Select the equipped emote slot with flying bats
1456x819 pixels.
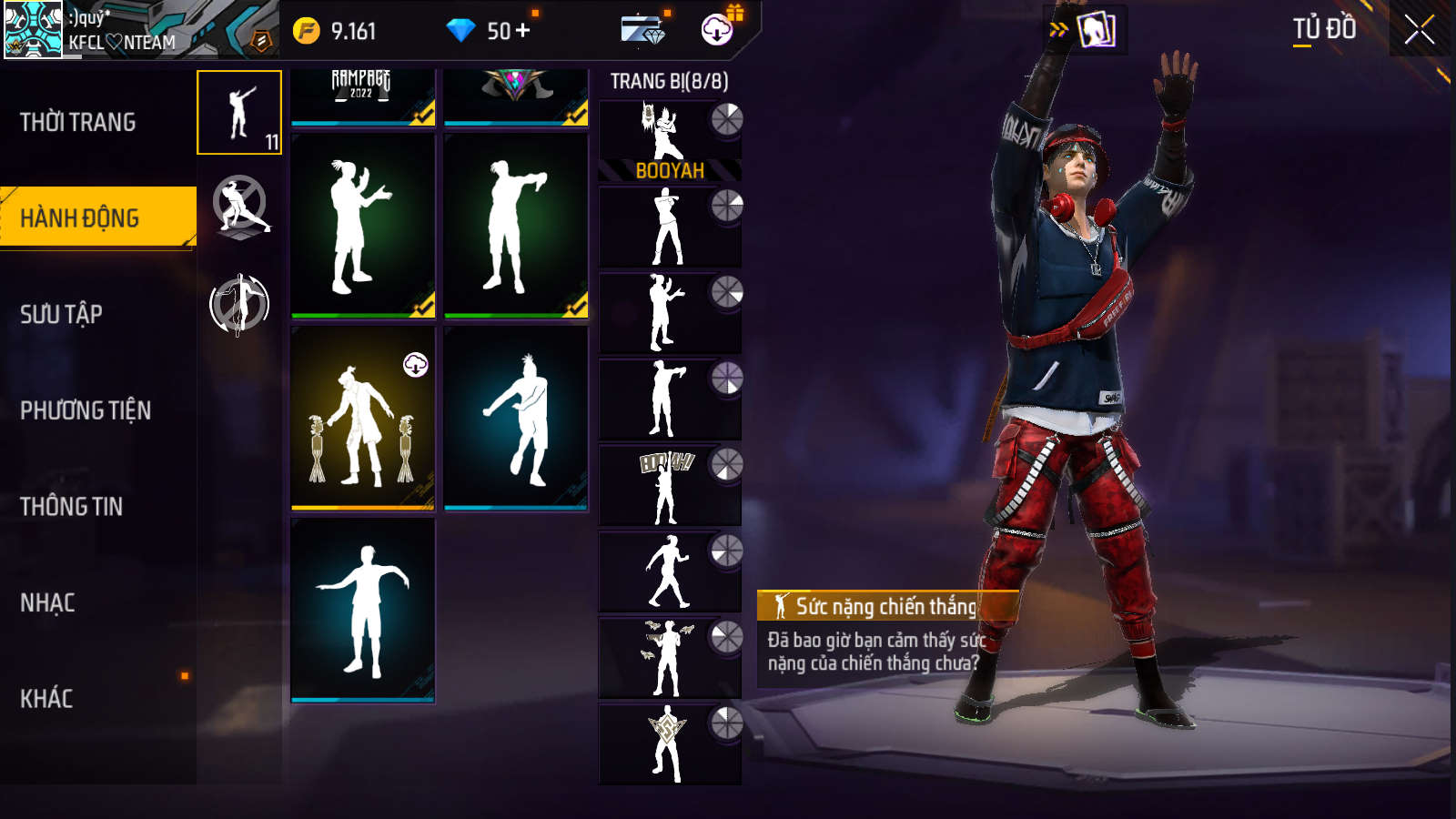point(670,658)
